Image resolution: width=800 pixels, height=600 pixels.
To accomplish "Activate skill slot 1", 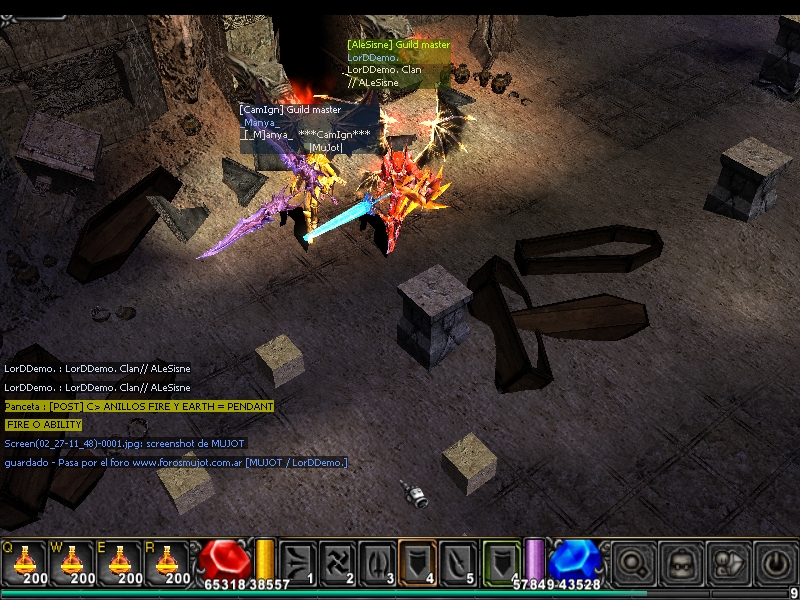I will [299, 562].
